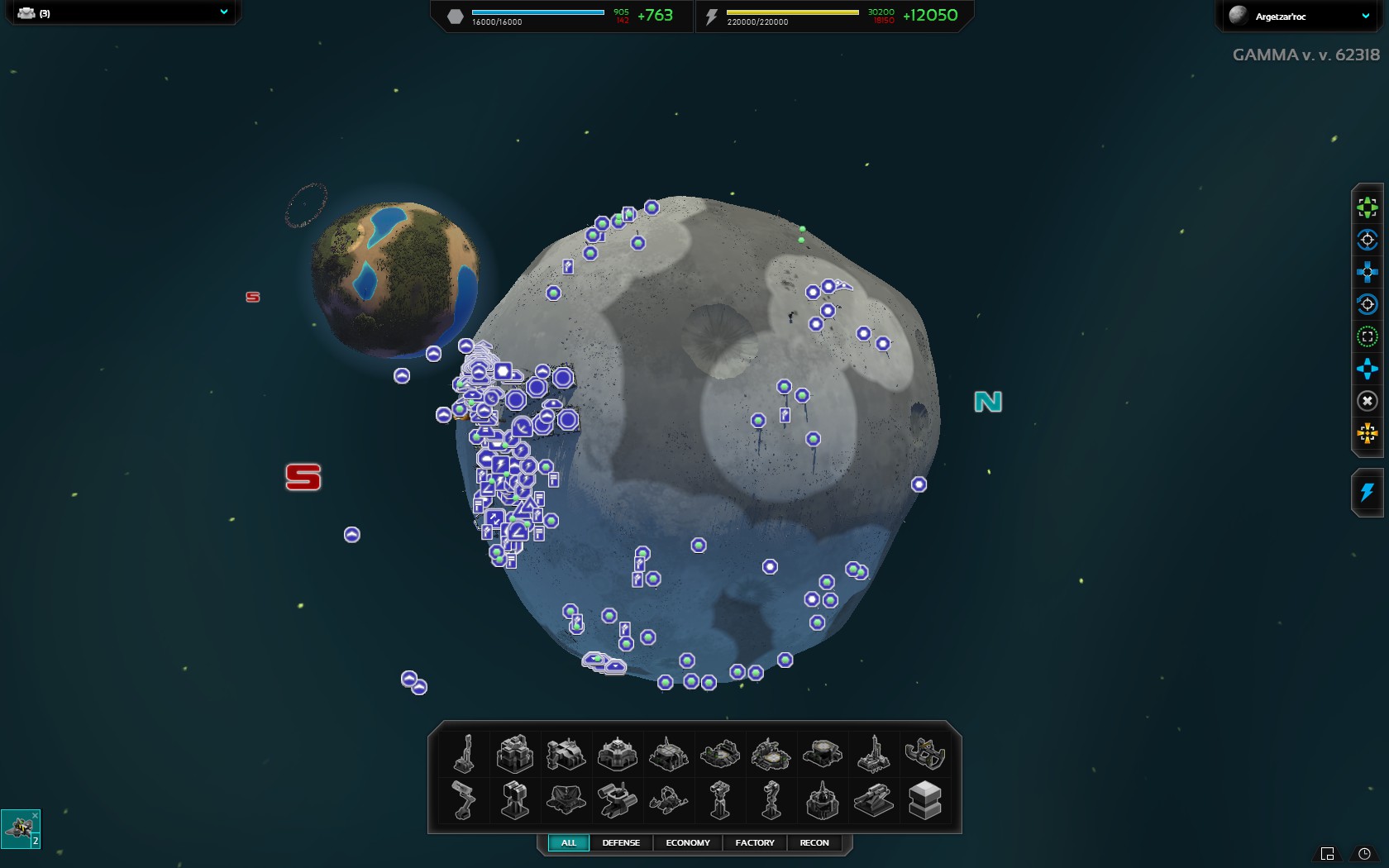The width and height of the screenshot is (1389, 868).
Task: Activate the green dotted-circle area command
Action: tap(1368, 336)
